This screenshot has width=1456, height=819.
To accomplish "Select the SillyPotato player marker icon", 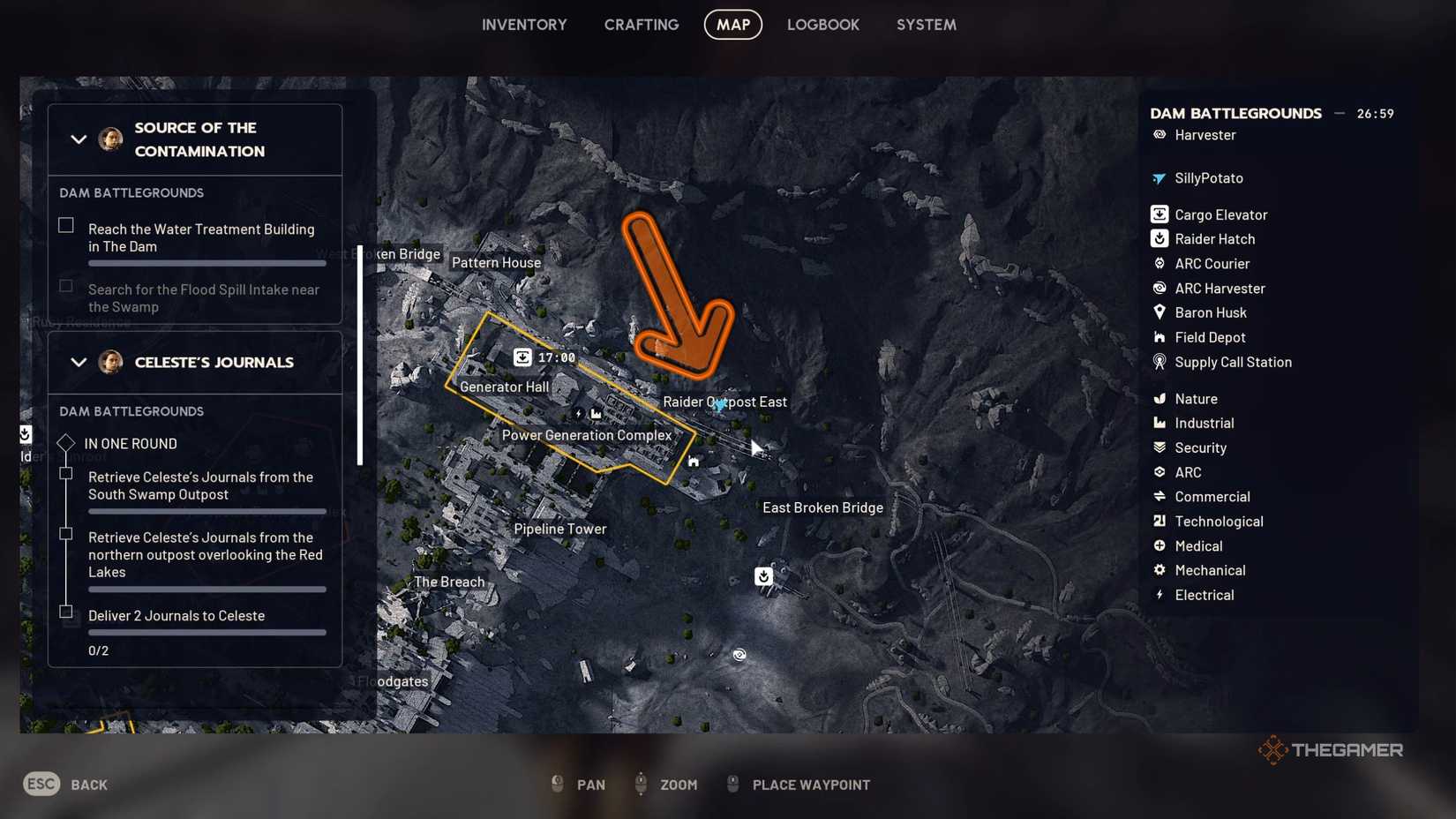I will [x=1159, y=177].
